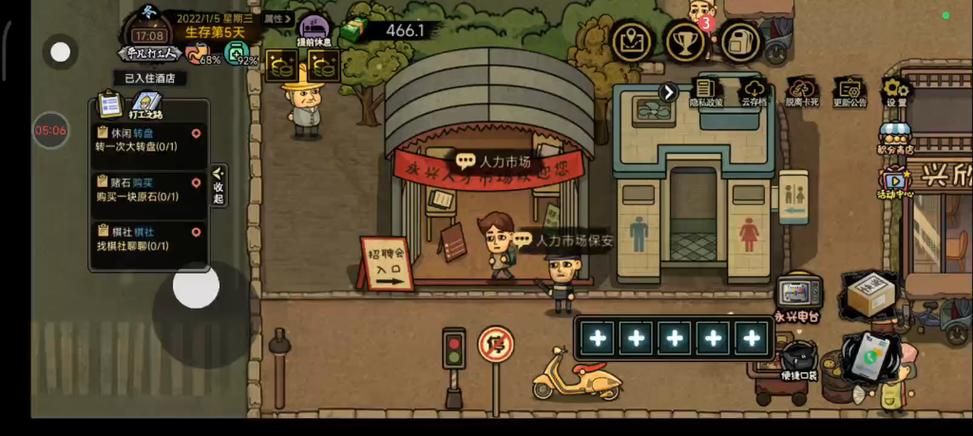Collapse quest list with 收起 button
This screenshot has width=973, height=436.
pyautogui.click(x=219, y=186)
